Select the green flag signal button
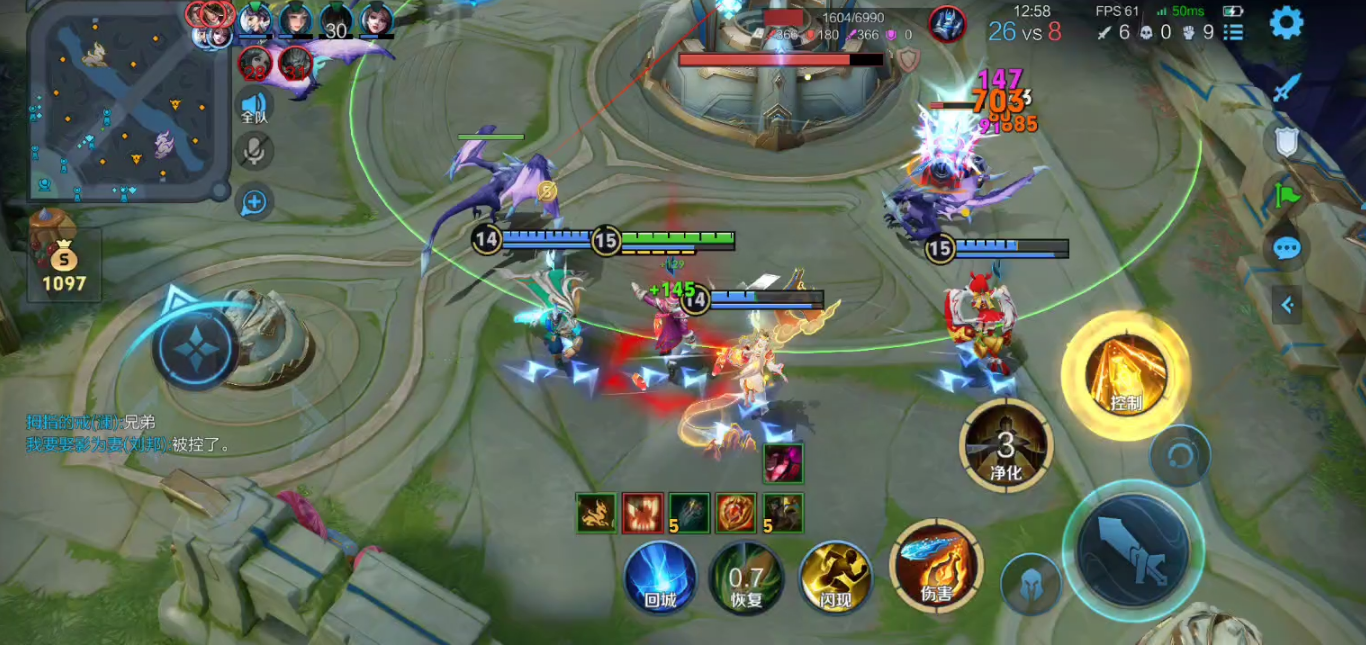1366x645 pixels. coord(1286,193)
